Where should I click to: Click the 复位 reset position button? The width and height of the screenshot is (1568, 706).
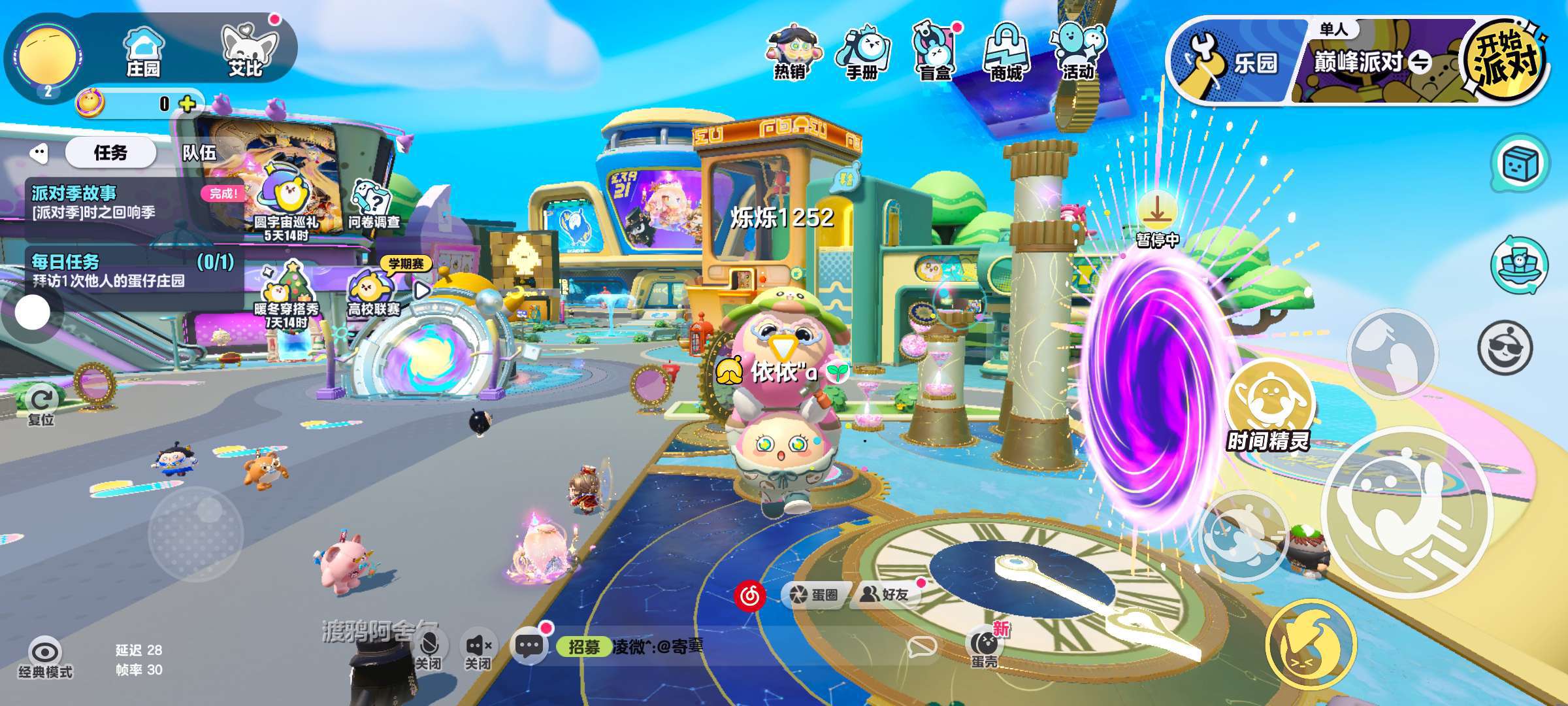click(42, 405)
